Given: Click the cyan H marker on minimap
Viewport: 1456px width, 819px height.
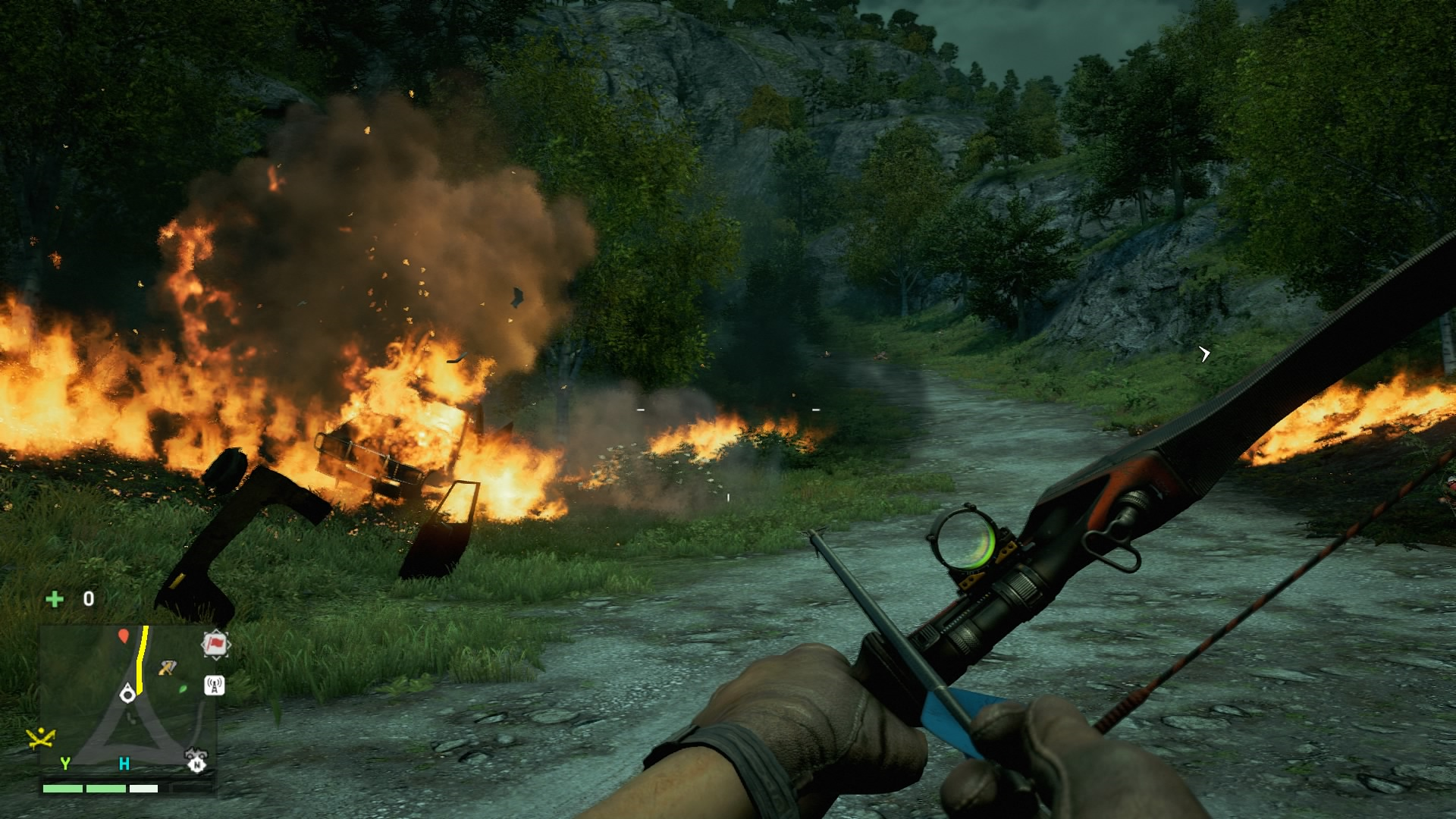Looking at the screenshot, I should pyautogui.click(x=124, y=763).
